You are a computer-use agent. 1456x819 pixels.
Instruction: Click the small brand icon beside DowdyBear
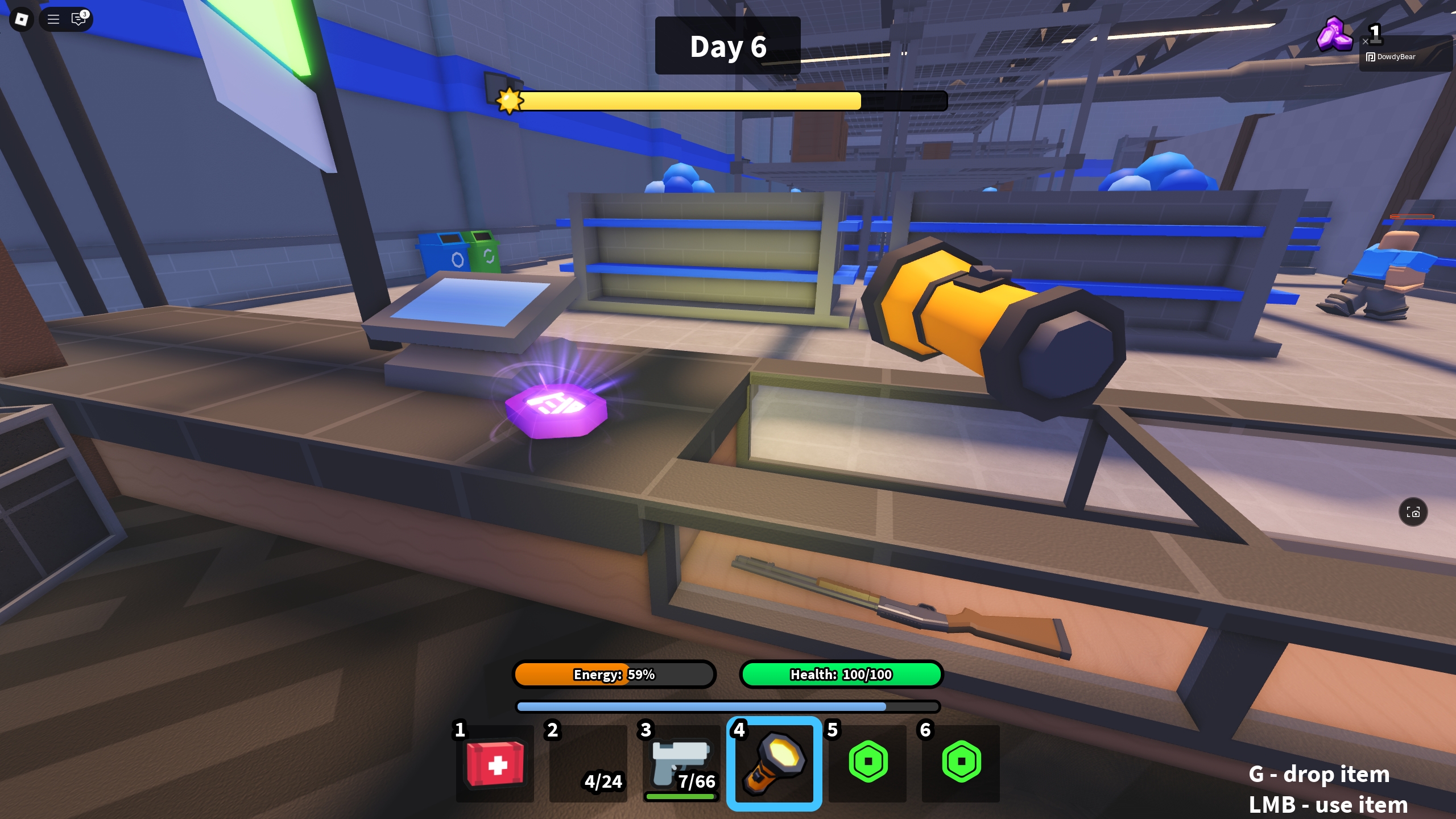(1371, 57)
